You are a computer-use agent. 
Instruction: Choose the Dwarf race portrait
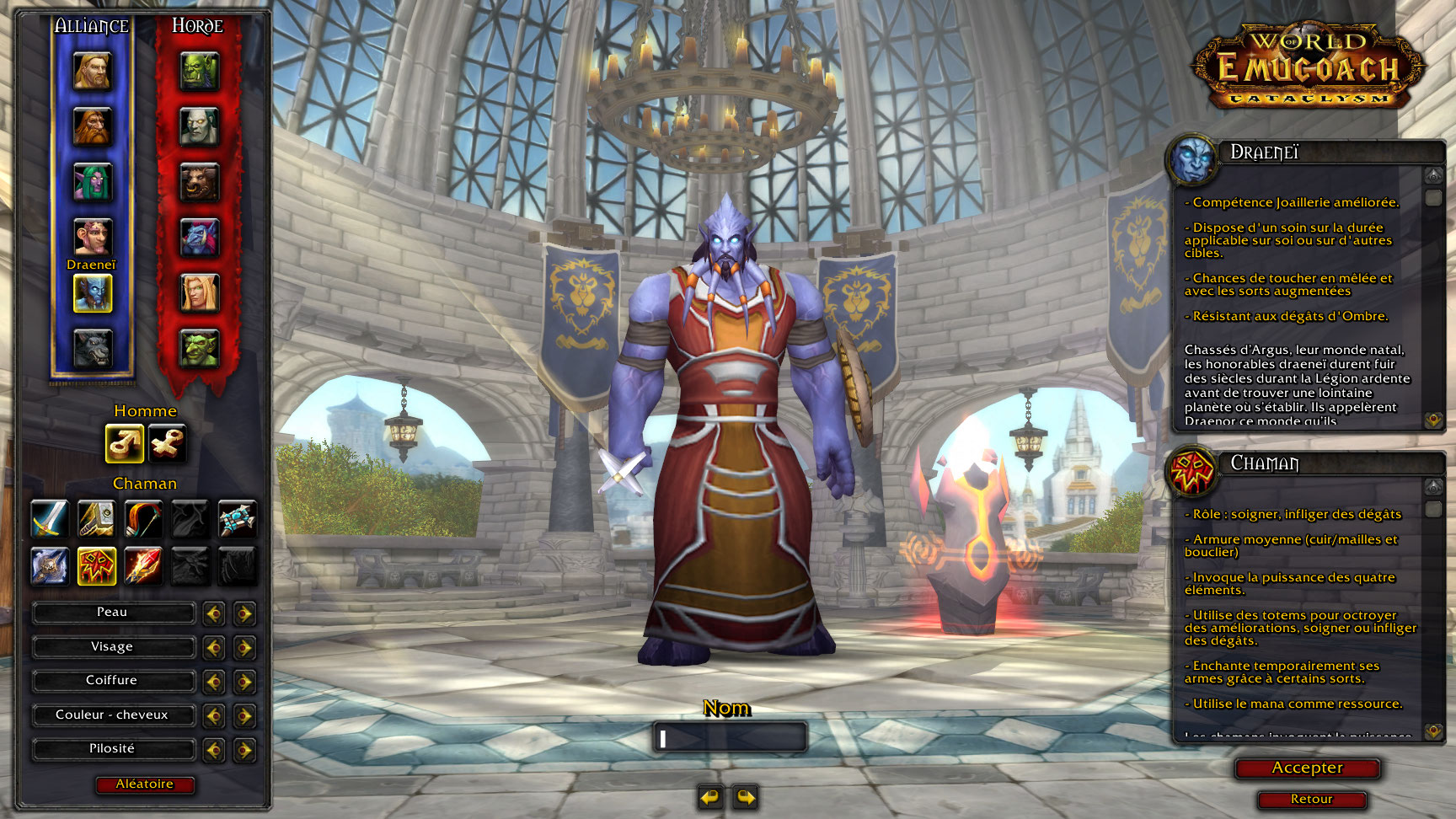click(92, 127)
